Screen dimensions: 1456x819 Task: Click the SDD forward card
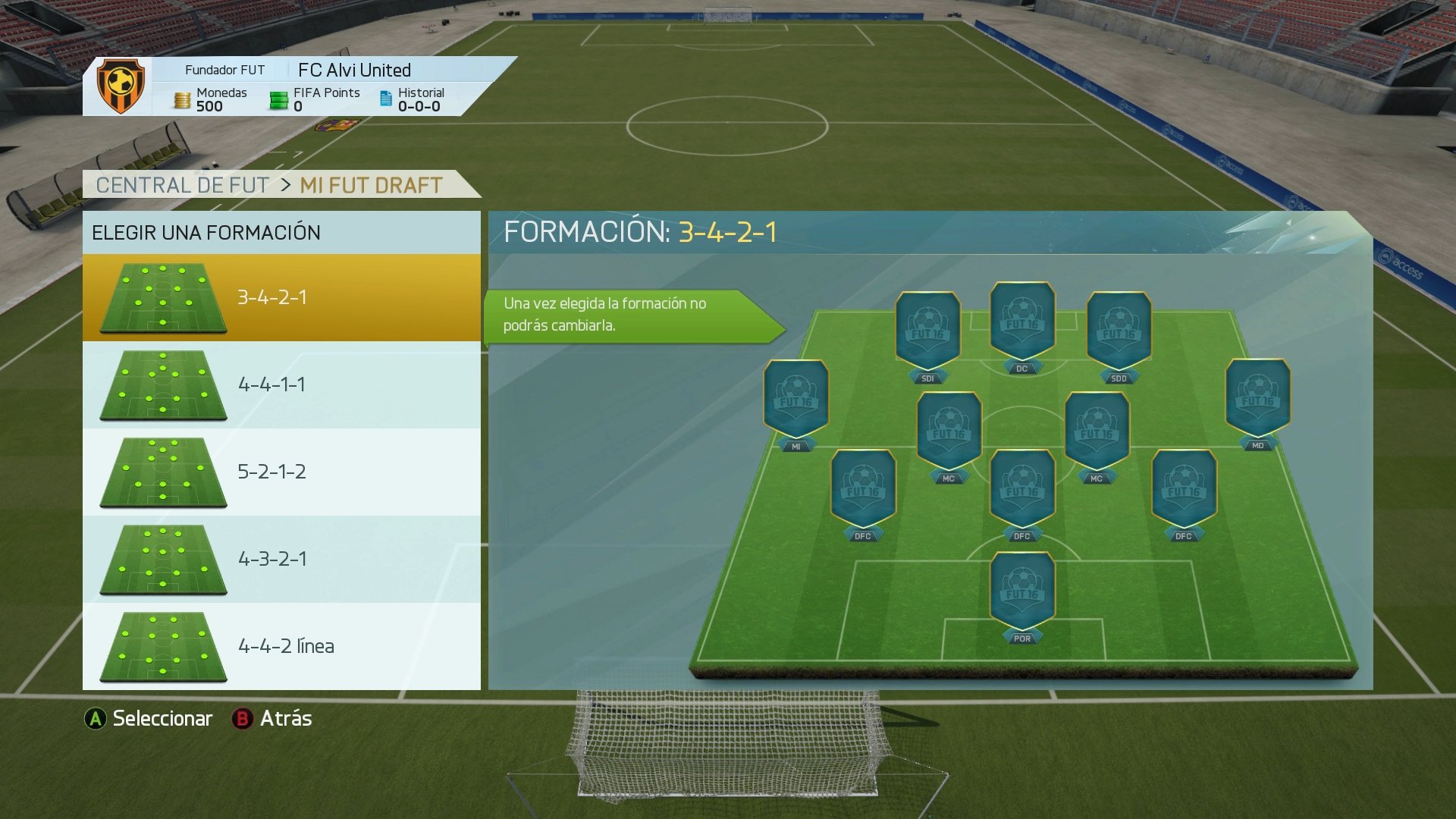click(x=1119, y=322)
